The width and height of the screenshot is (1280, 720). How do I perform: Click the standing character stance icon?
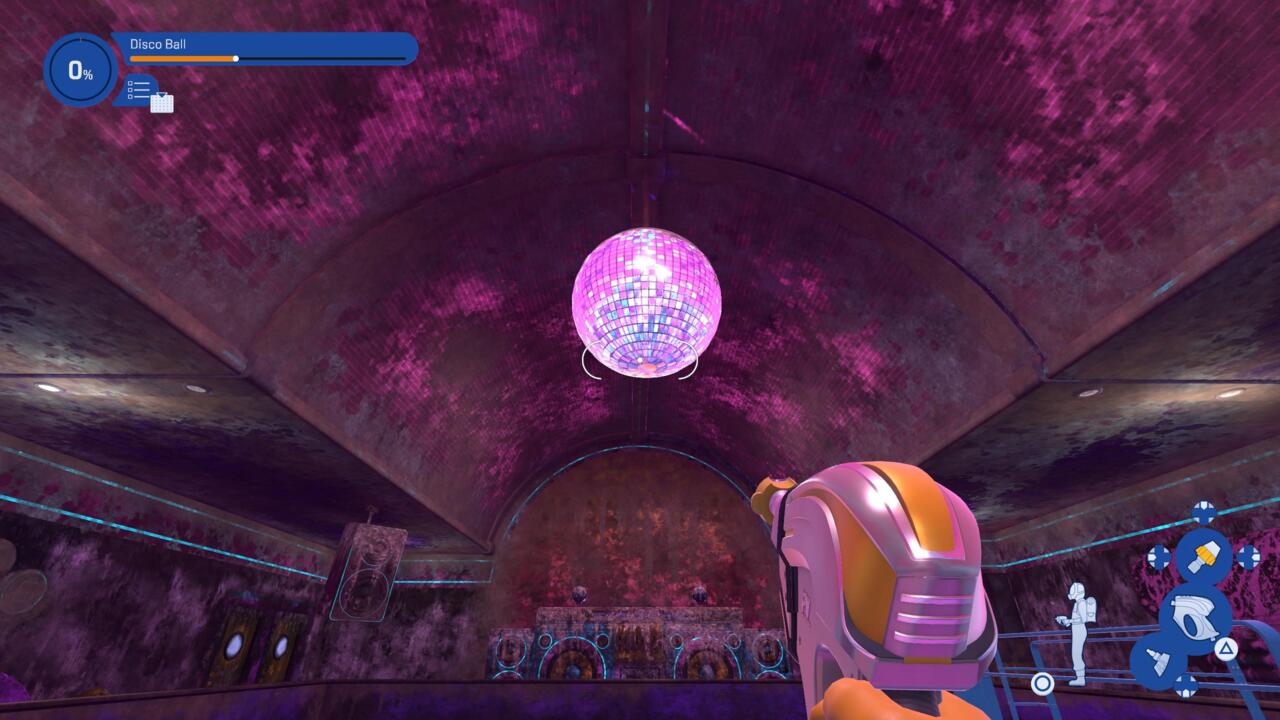tap(1077, 633)
